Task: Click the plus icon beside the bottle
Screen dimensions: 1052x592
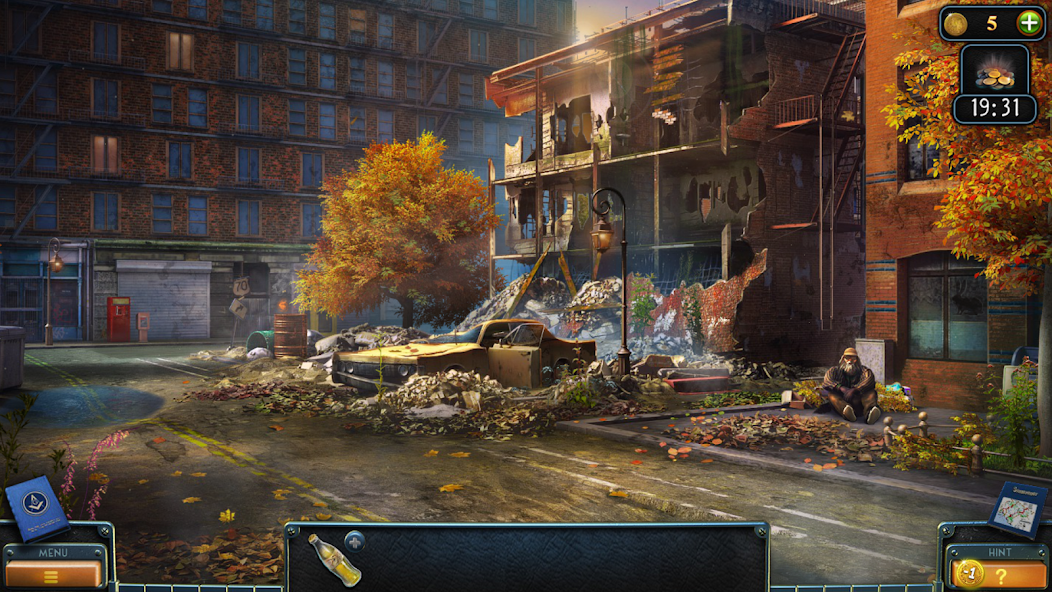Action: 356,541
